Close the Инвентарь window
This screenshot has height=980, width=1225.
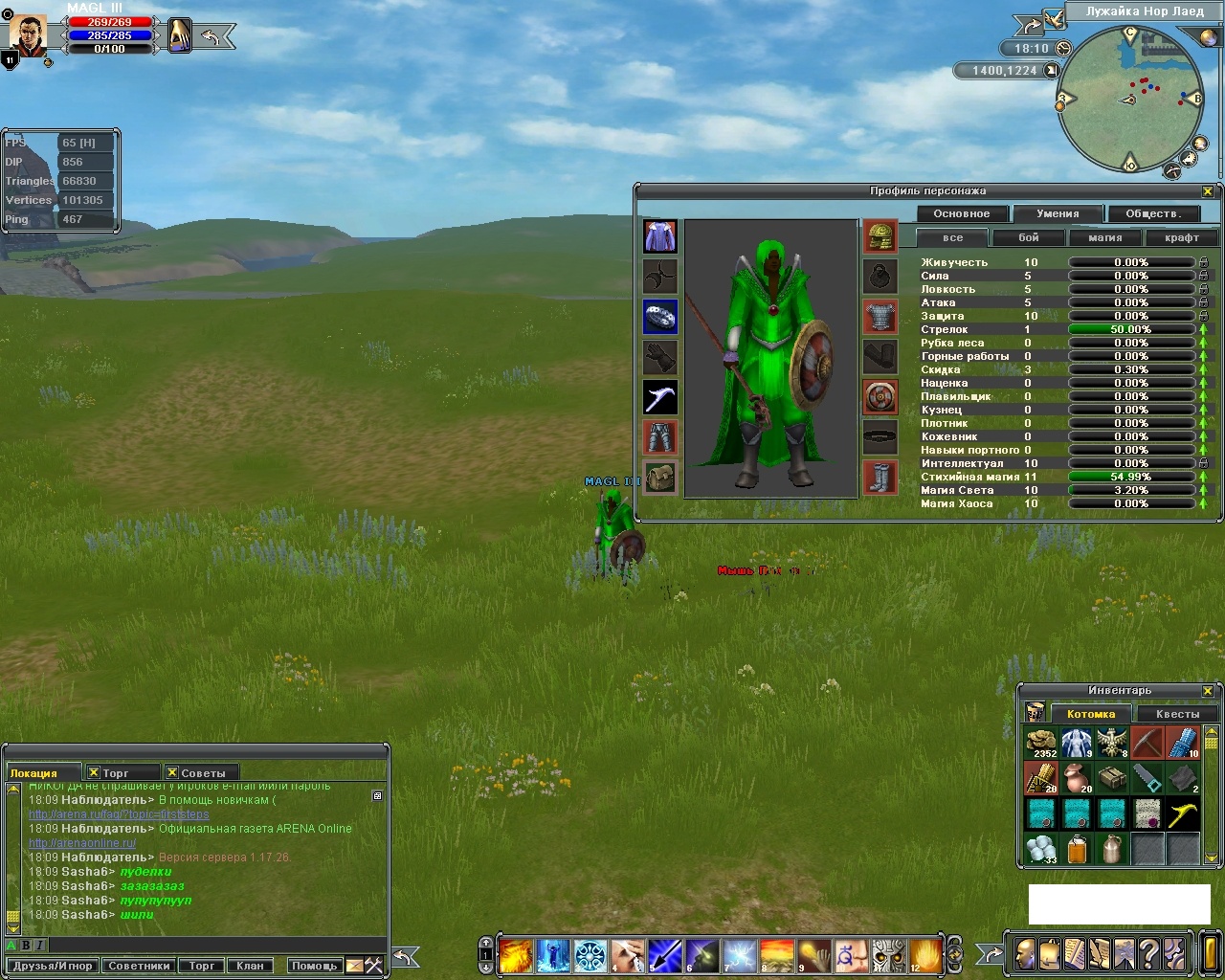[1208, 691]
